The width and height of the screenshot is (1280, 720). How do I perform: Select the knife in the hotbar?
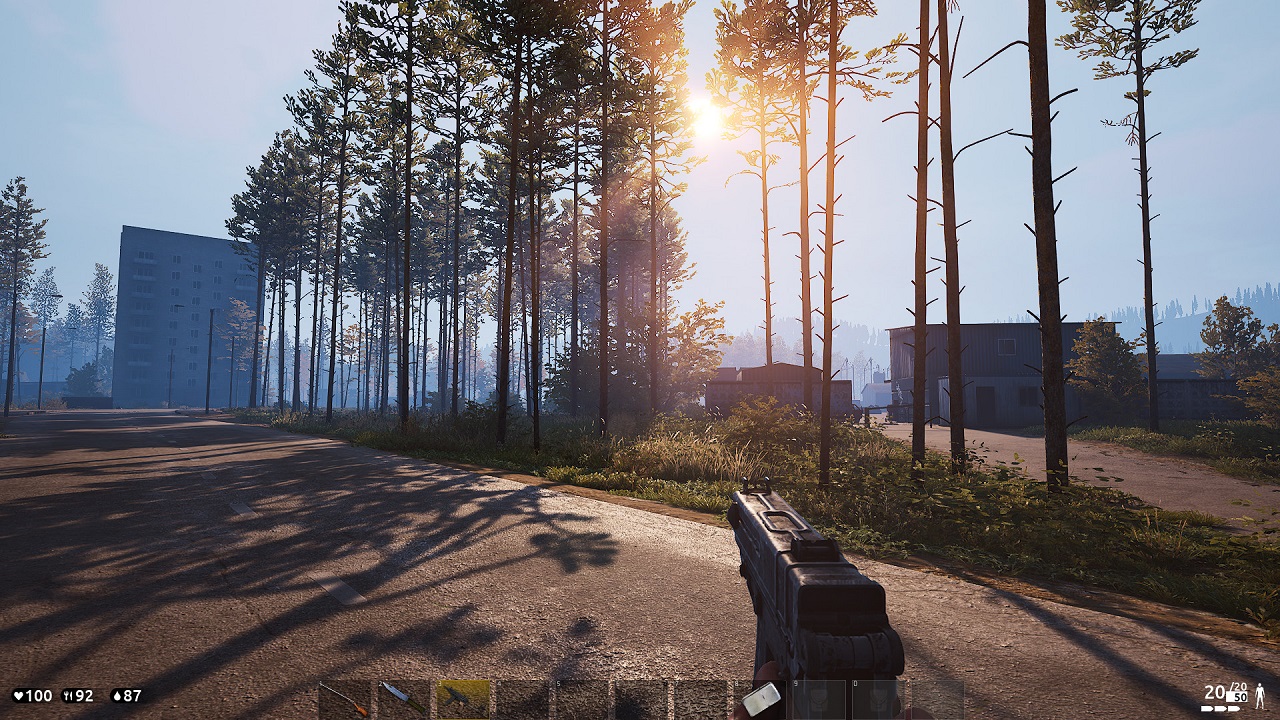click(x=404, y=698)
